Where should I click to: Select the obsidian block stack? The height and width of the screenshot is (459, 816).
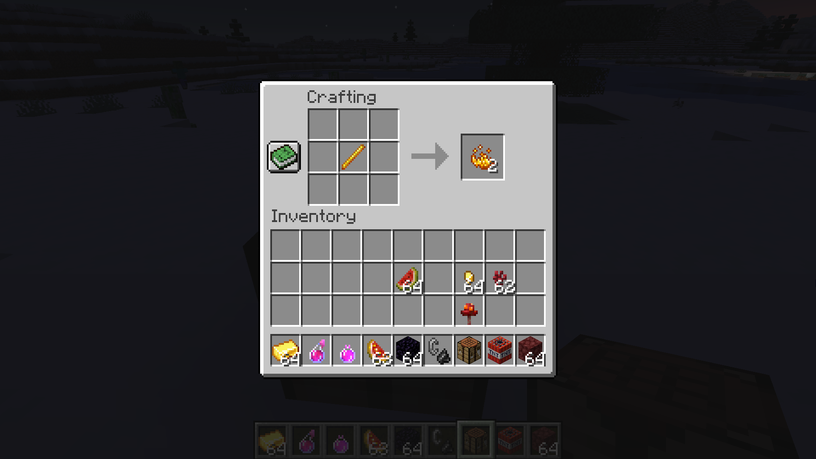pyautogui.click(x=408, y=351)
